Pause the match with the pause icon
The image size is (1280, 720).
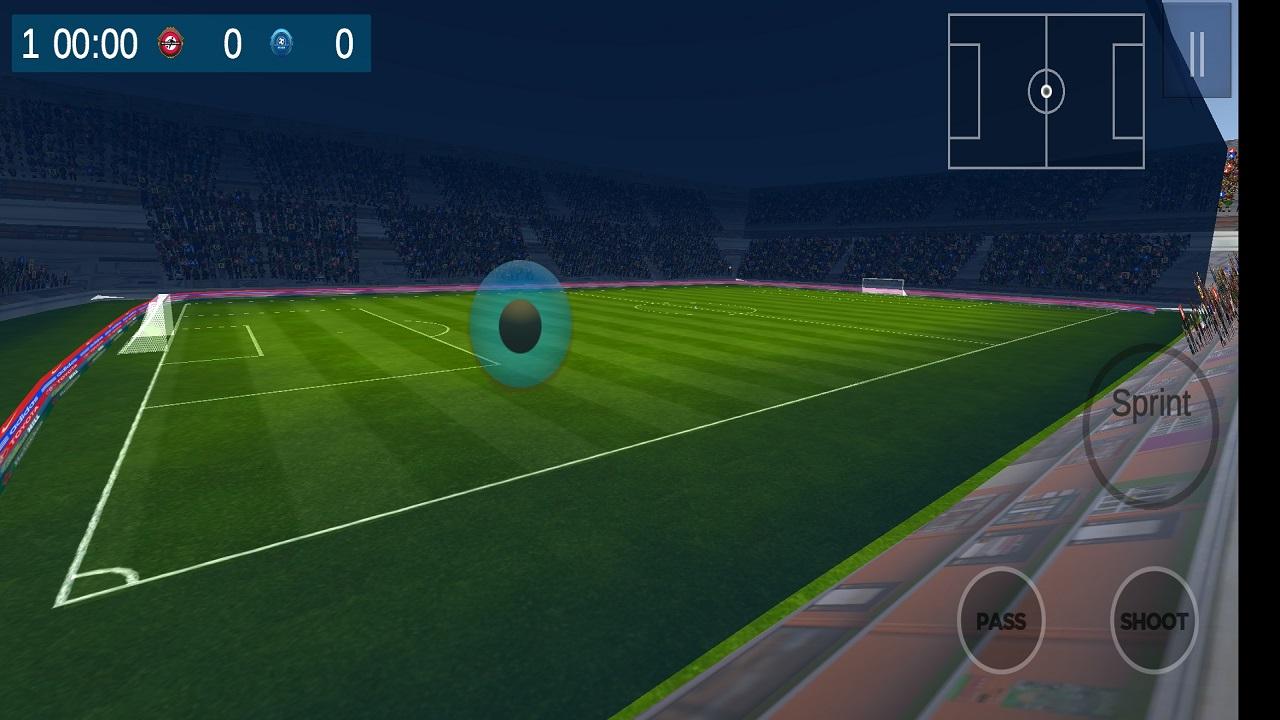pos(1197,51)
